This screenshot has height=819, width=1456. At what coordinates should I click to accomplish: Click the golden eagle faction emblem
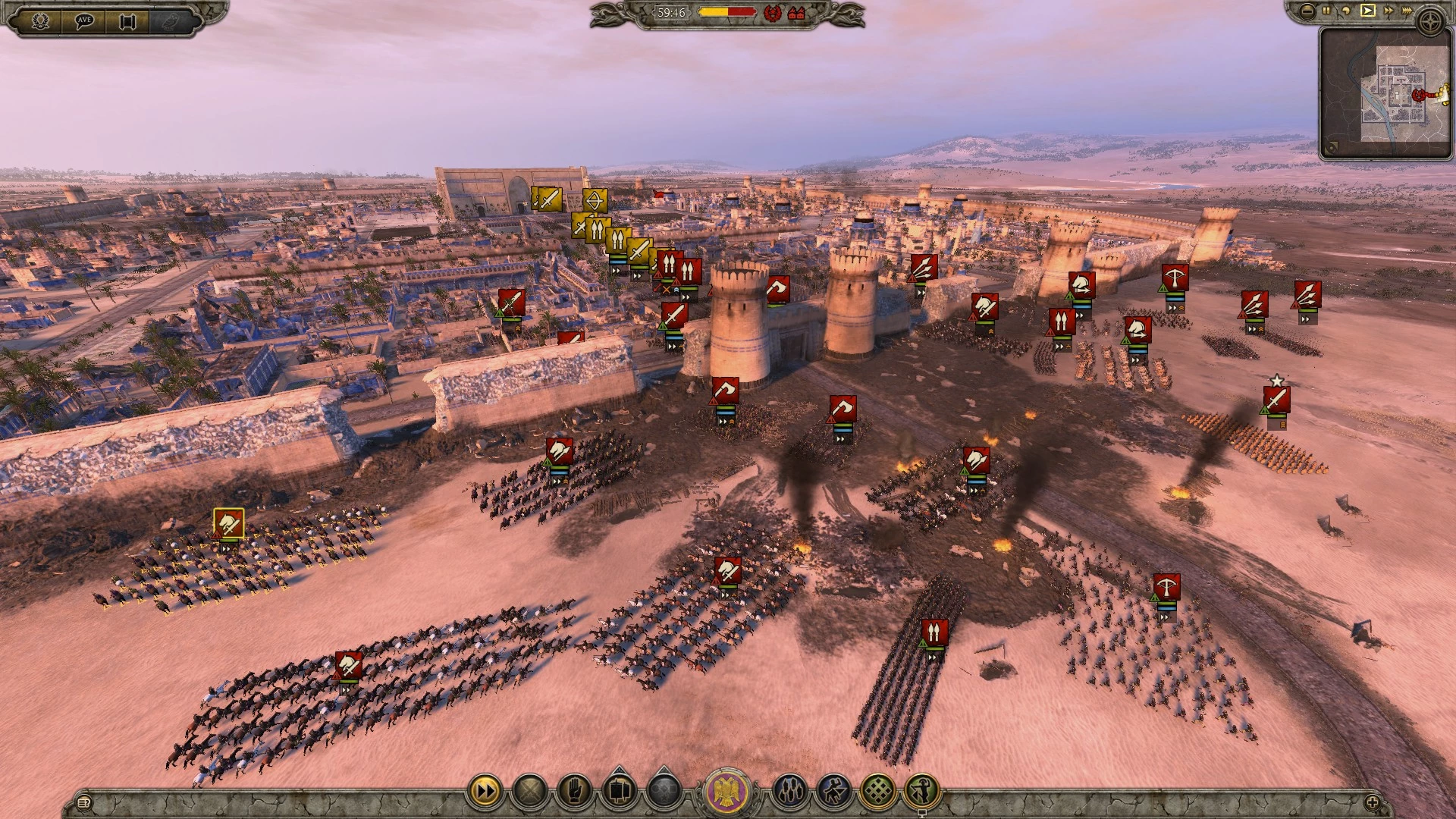coord(727,792)
